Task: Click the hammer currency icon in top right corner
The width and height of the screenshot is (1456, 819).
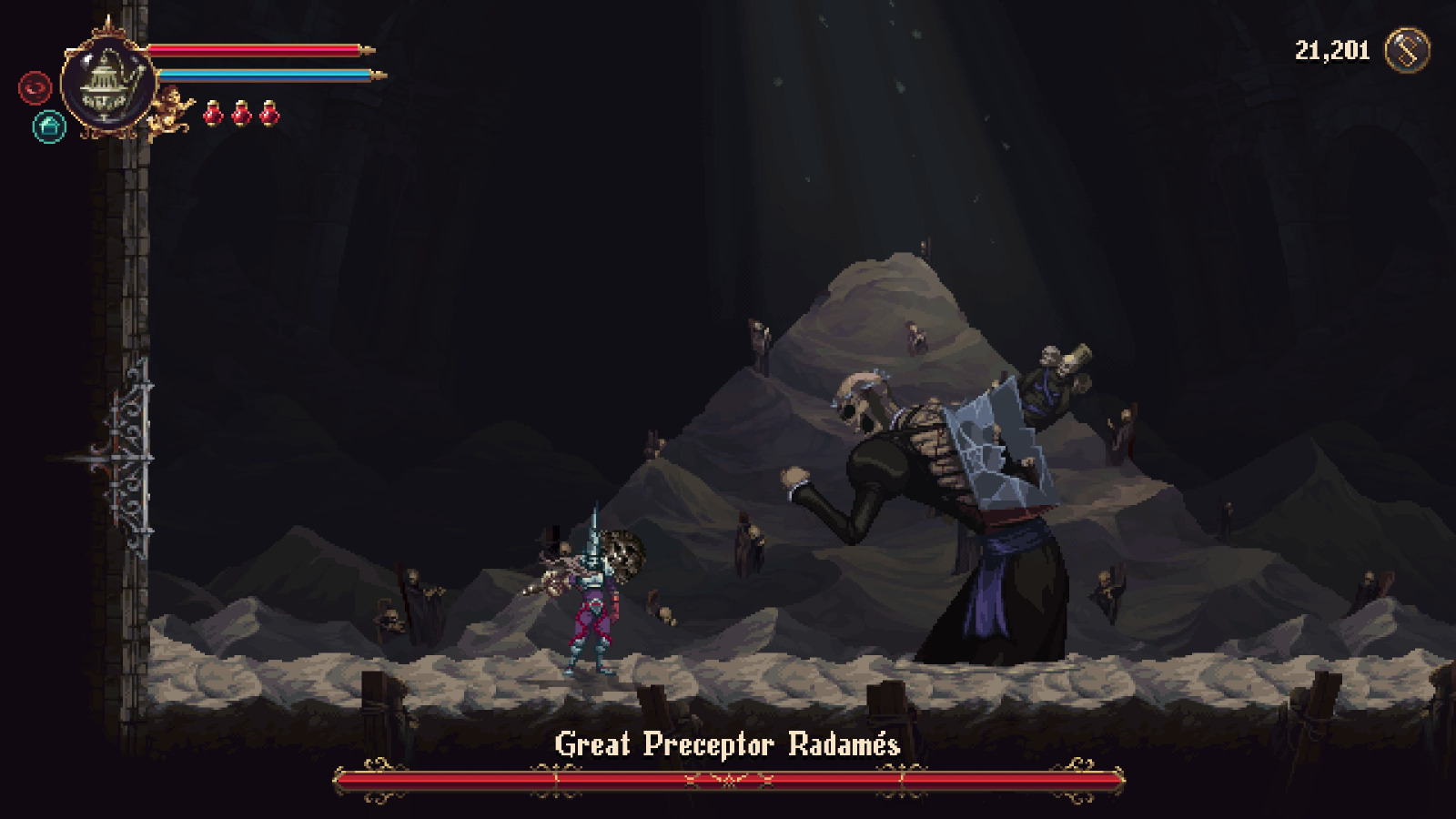Action: [1406, 50]
